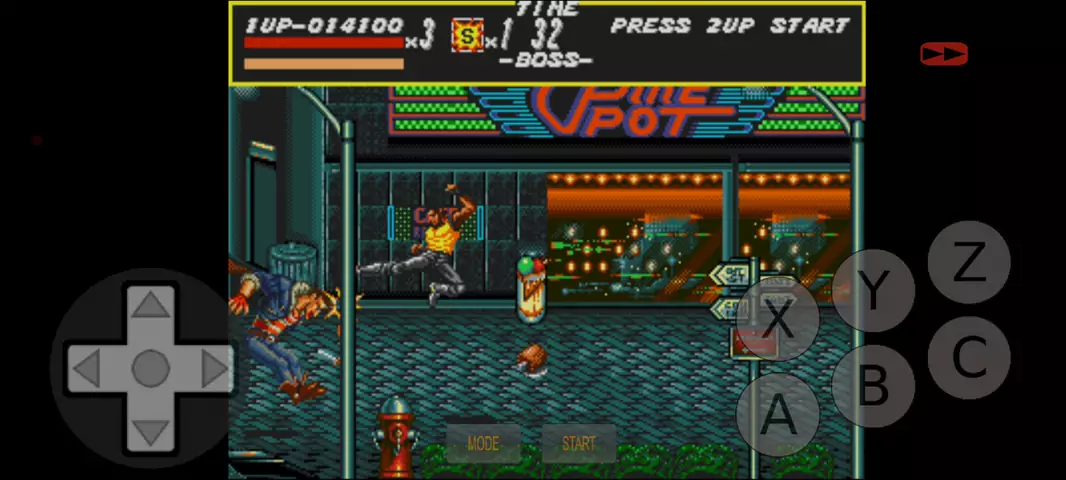
Task: Tap the on-screen B button
Action: (873, 385)
